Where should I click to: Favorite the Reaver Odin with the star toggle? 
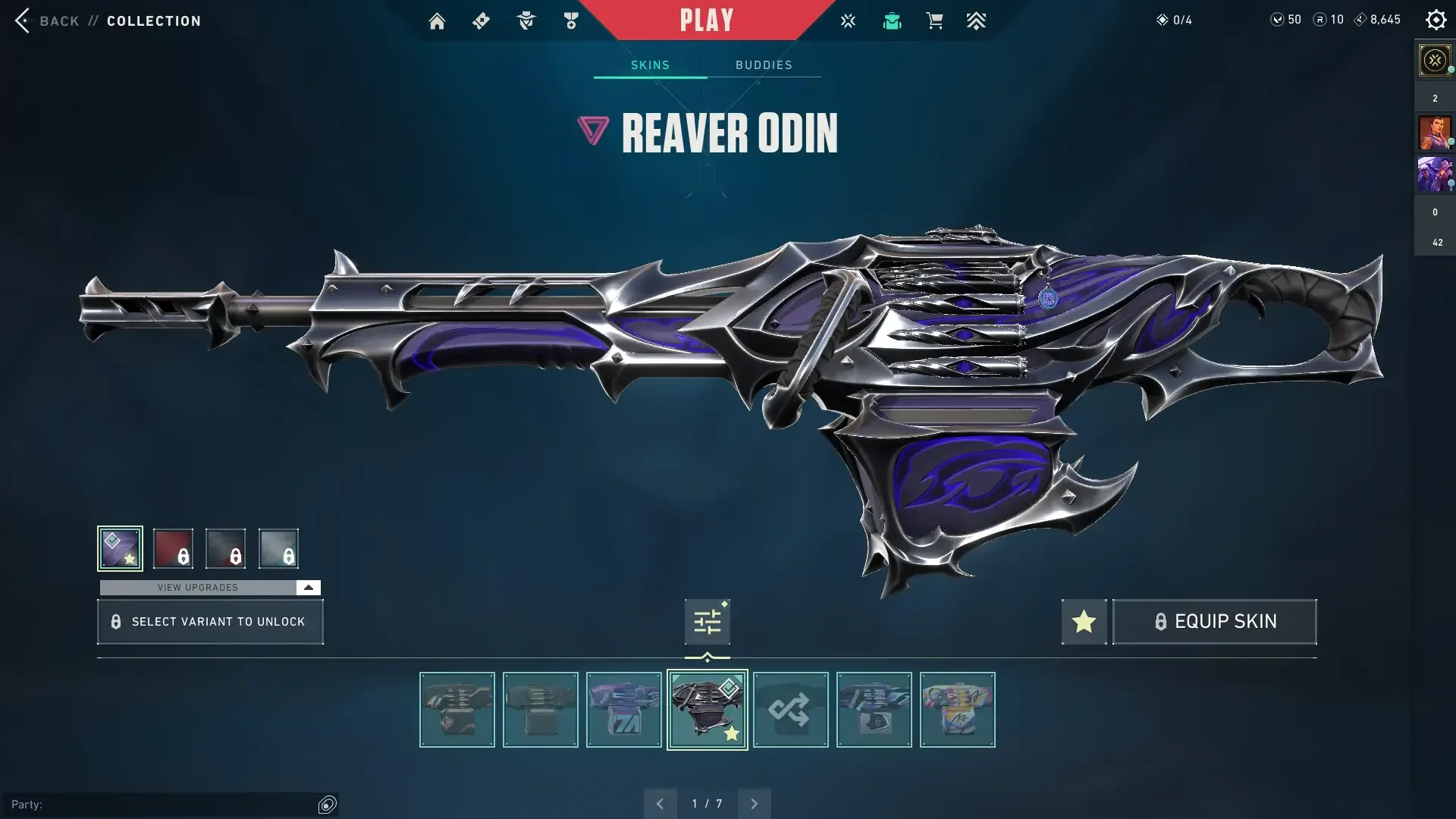[x=1083, y=621]
